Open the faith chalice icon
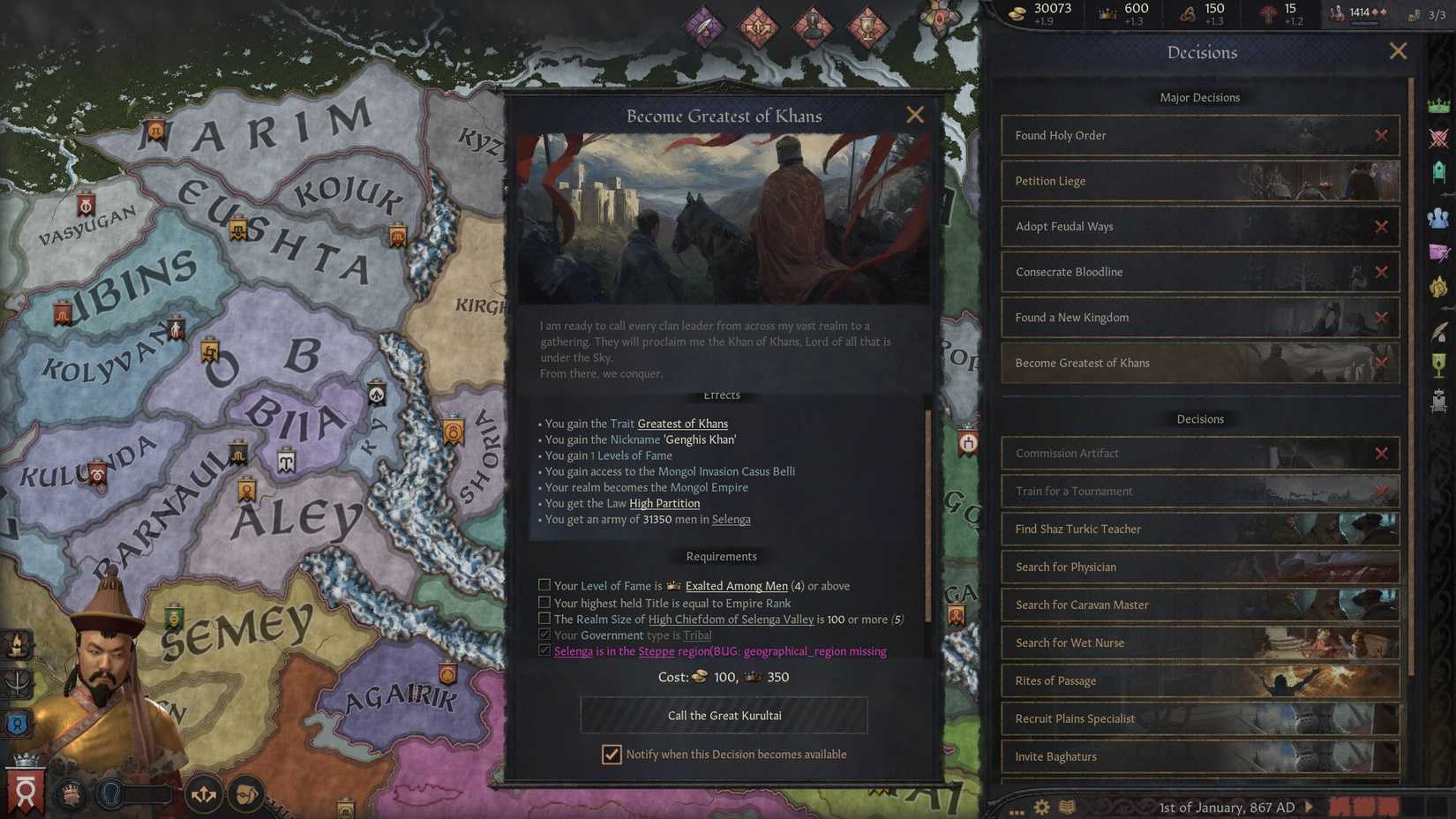 point(1439,366)
